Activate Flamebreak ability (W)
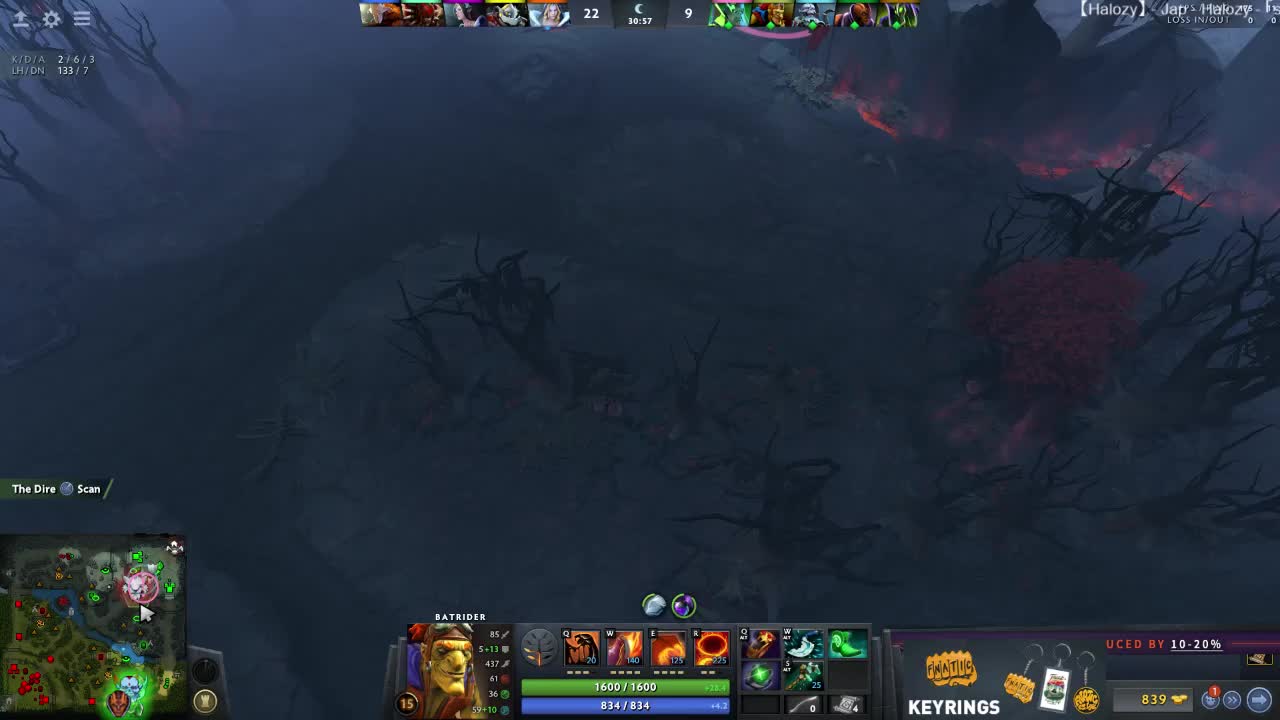The width and height of the screenshot is (1280, 720). 625,648
